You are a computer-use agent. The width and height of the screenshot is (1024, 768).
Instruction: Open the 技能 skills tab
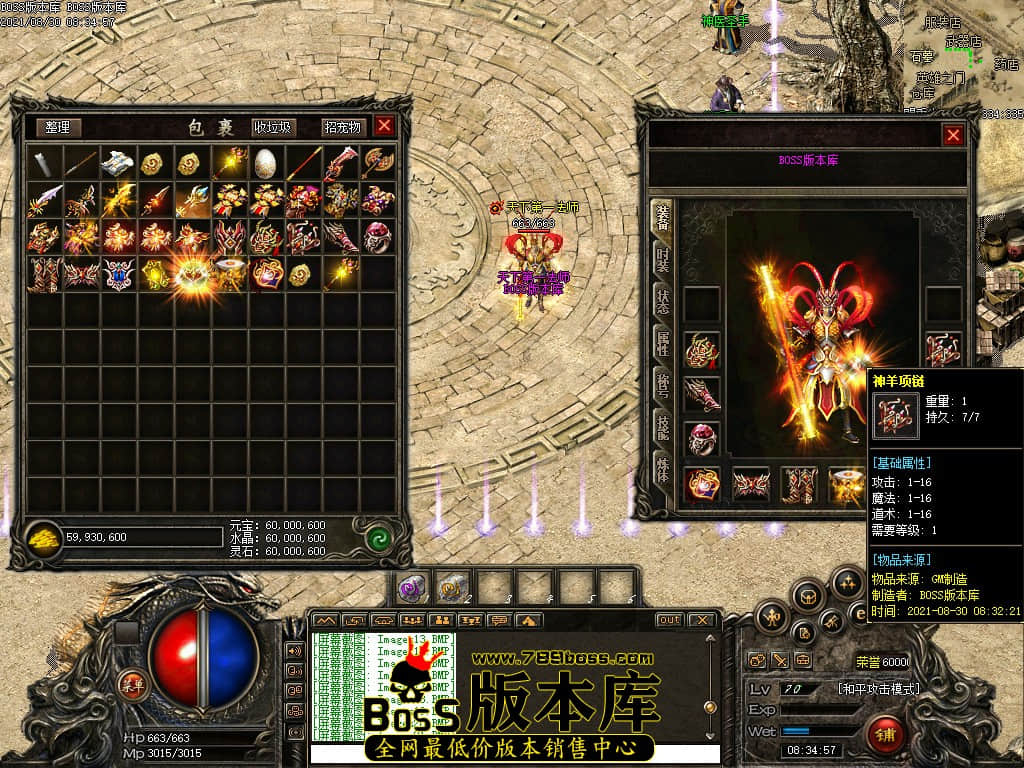click(x=661, y=426)
